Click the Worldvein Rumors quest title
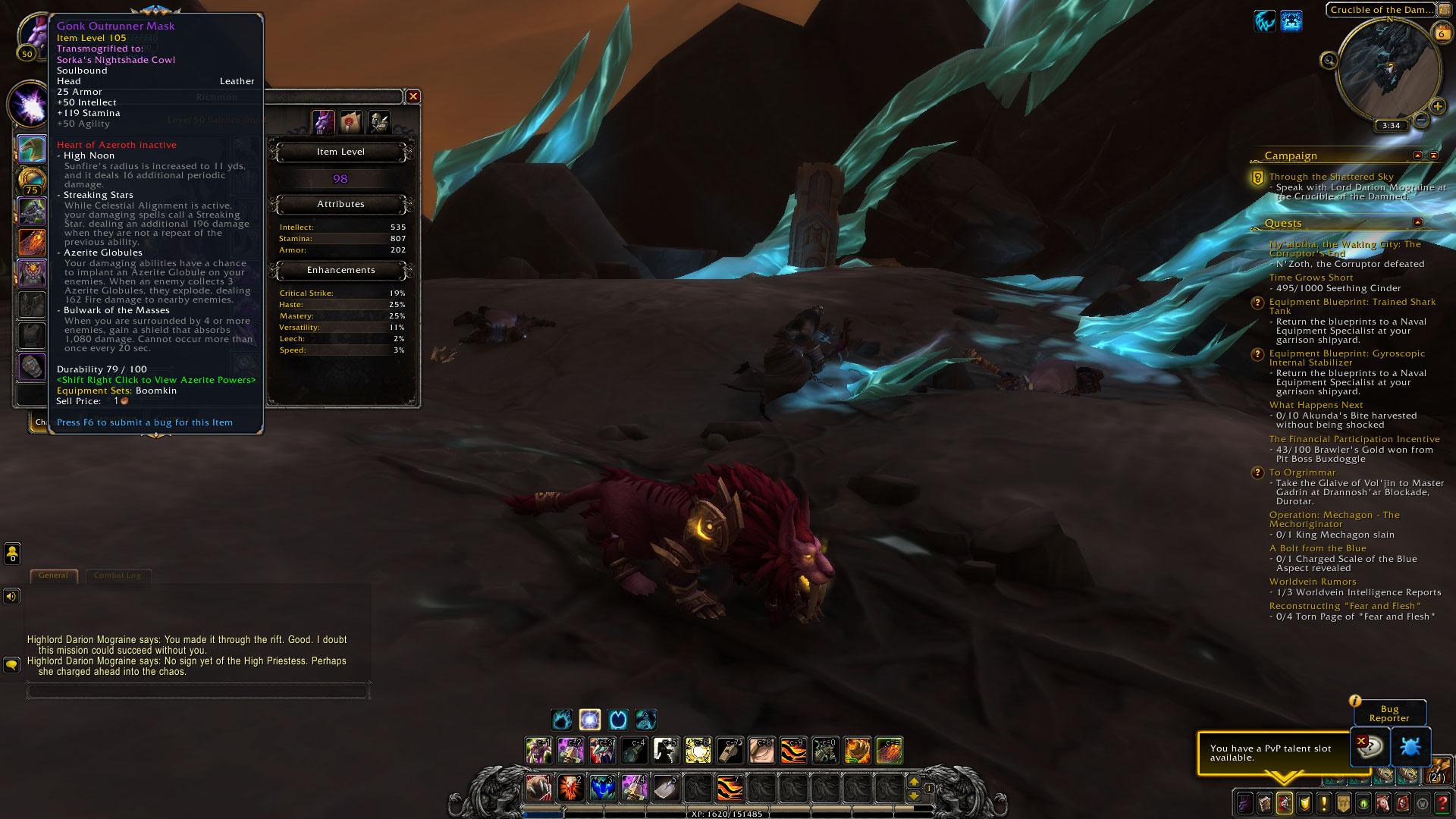1456x819 pixels. click(x=1312, y=582)
